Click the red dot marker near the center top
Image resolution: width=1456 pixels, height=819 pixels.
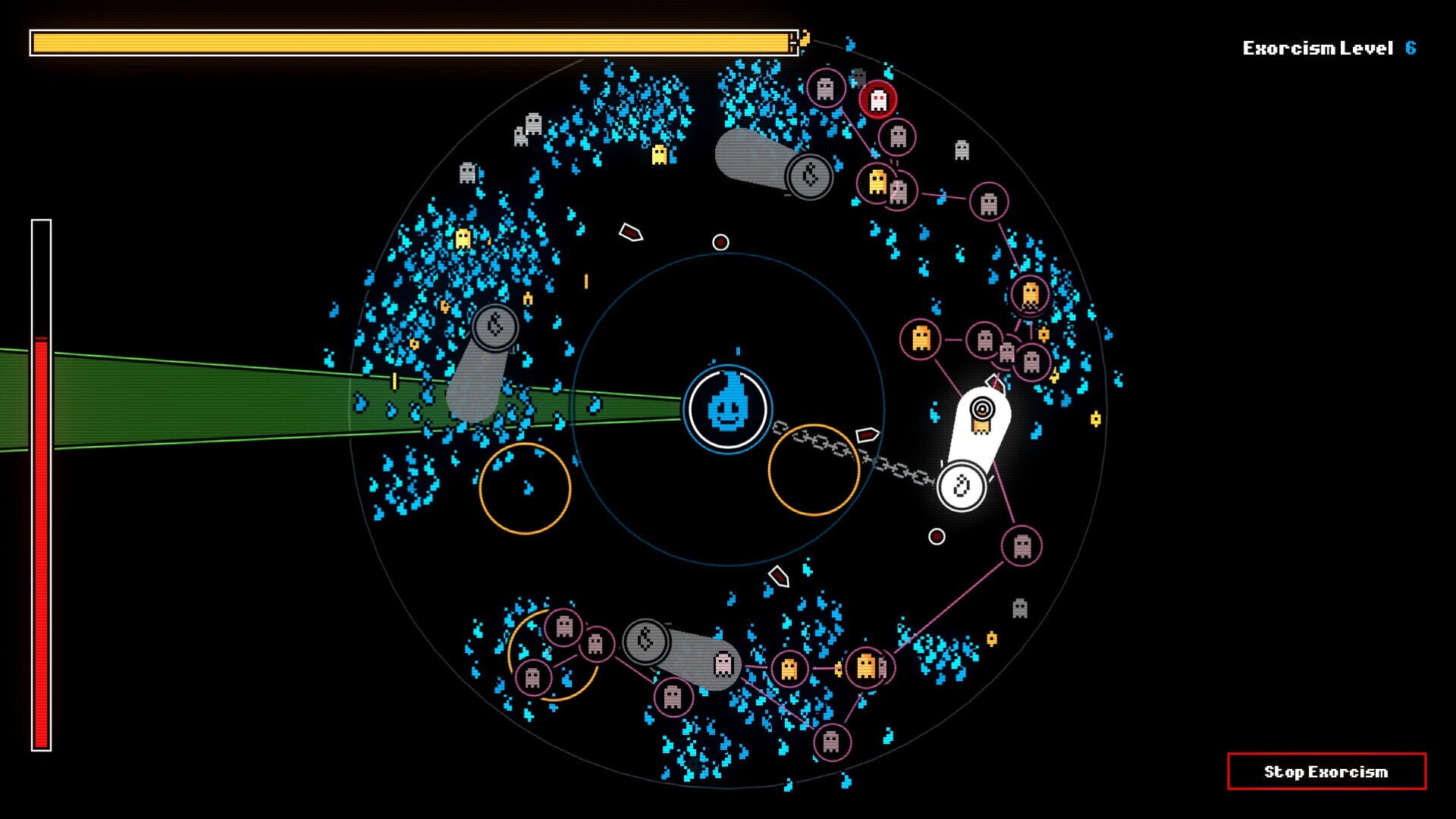tap(720, 241)
